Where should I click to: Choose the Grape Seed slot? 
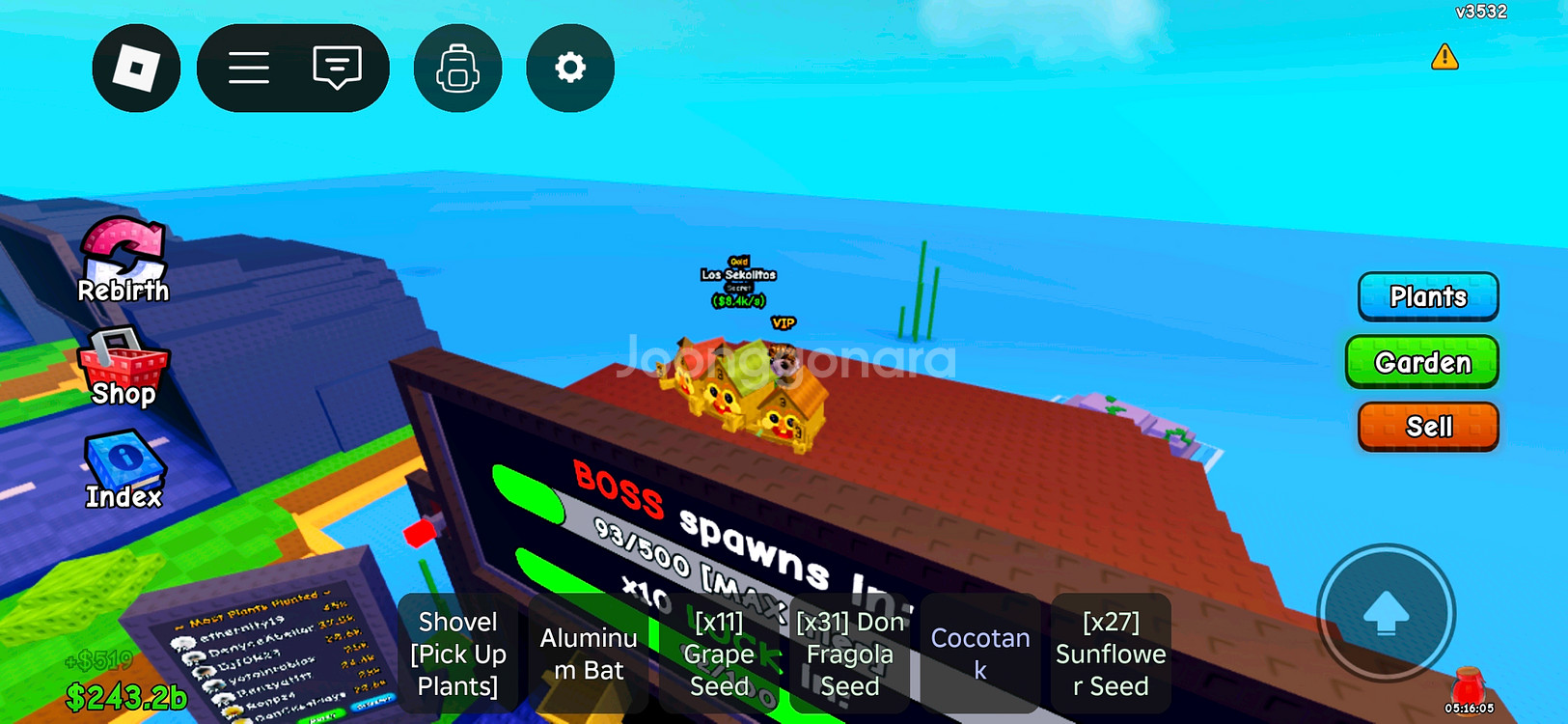pyautogui.click(x=719, y=654)
